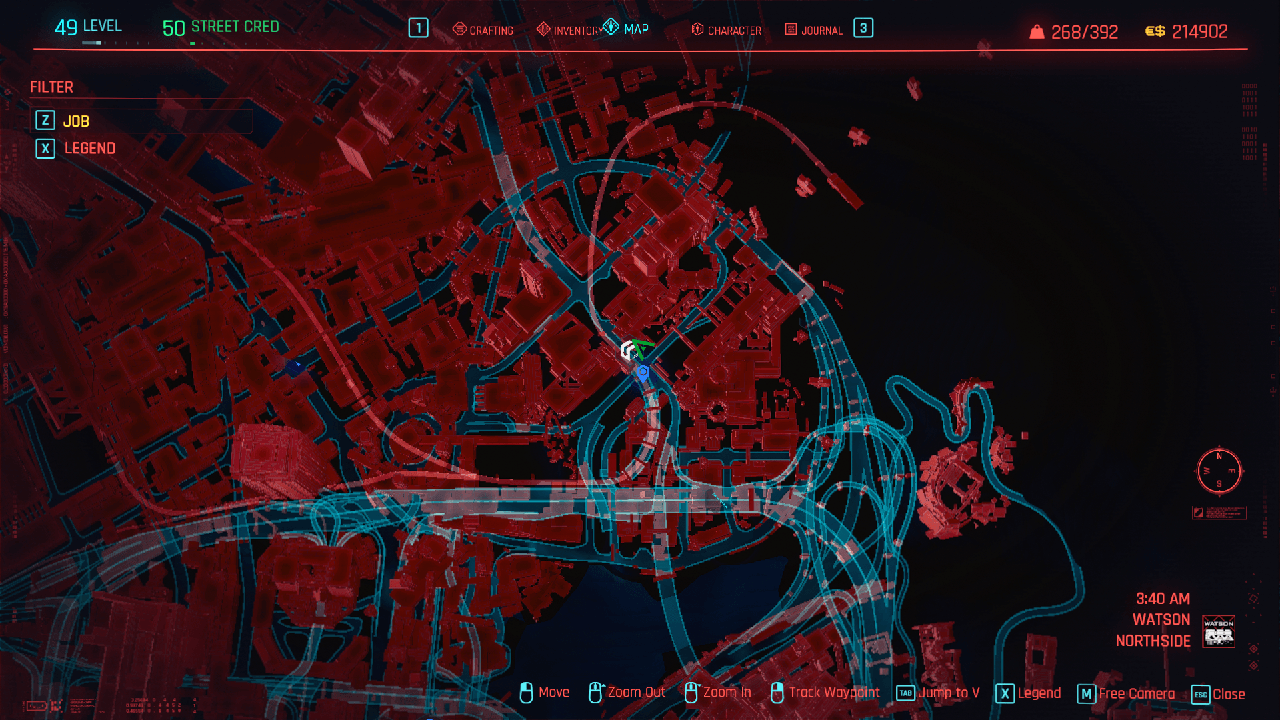Show the Legend filter entry

89,148
